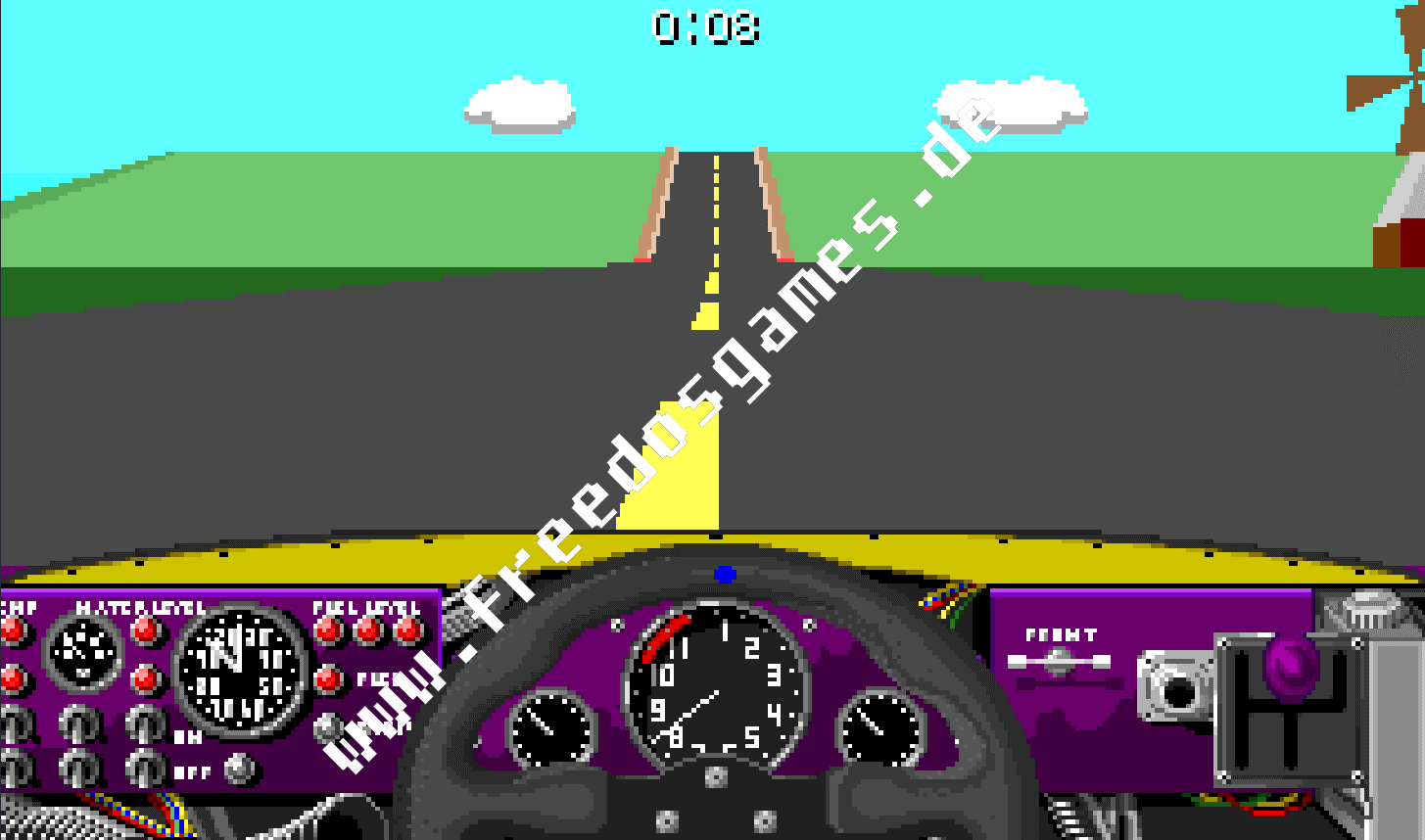The image size is (1425, 840).
Task: Click the gear shifter's purple knob
Action: click(1289, 667)
